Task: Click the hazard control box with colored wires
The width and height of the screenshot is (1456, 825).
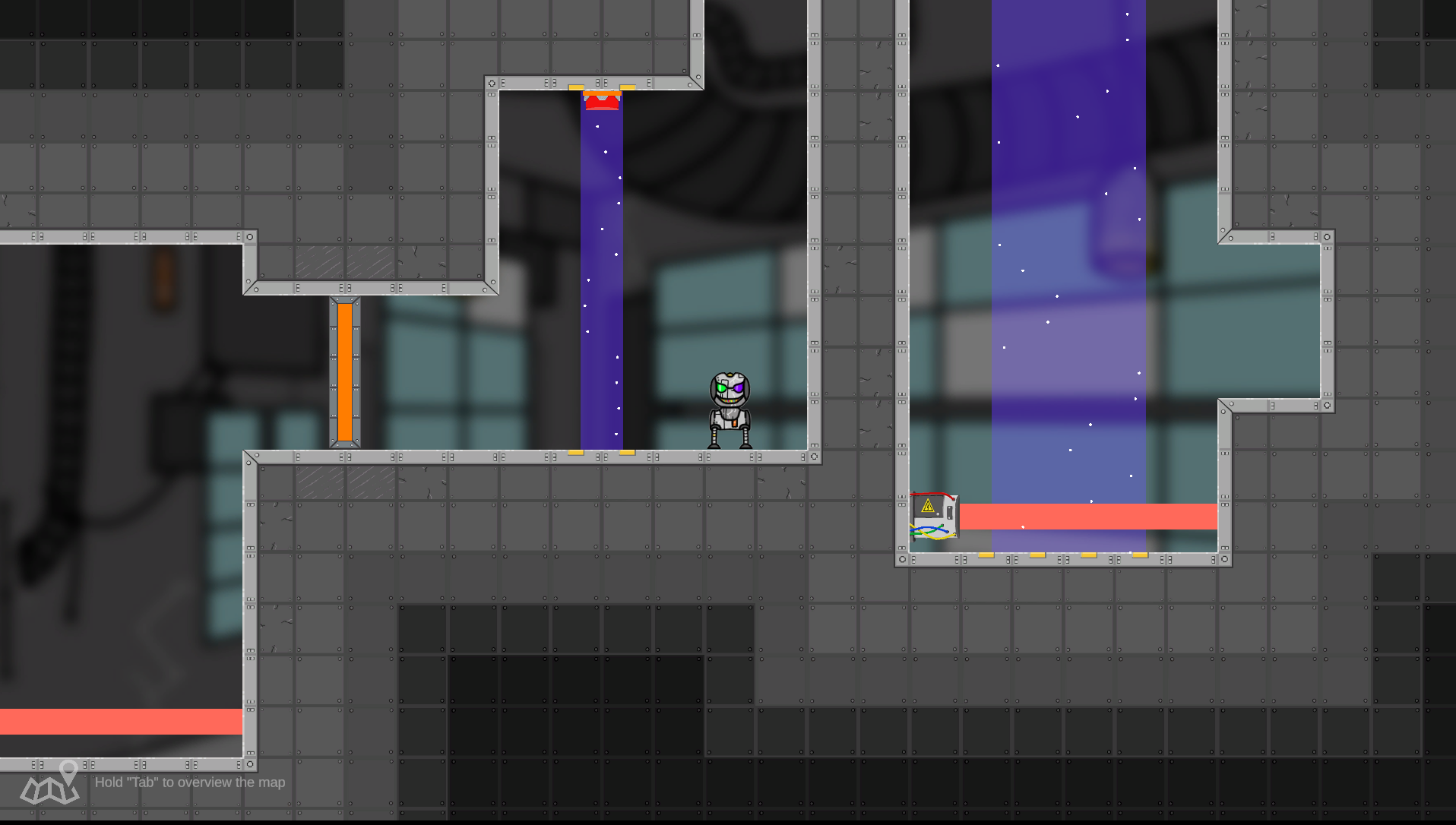Action: click(935, 517)
